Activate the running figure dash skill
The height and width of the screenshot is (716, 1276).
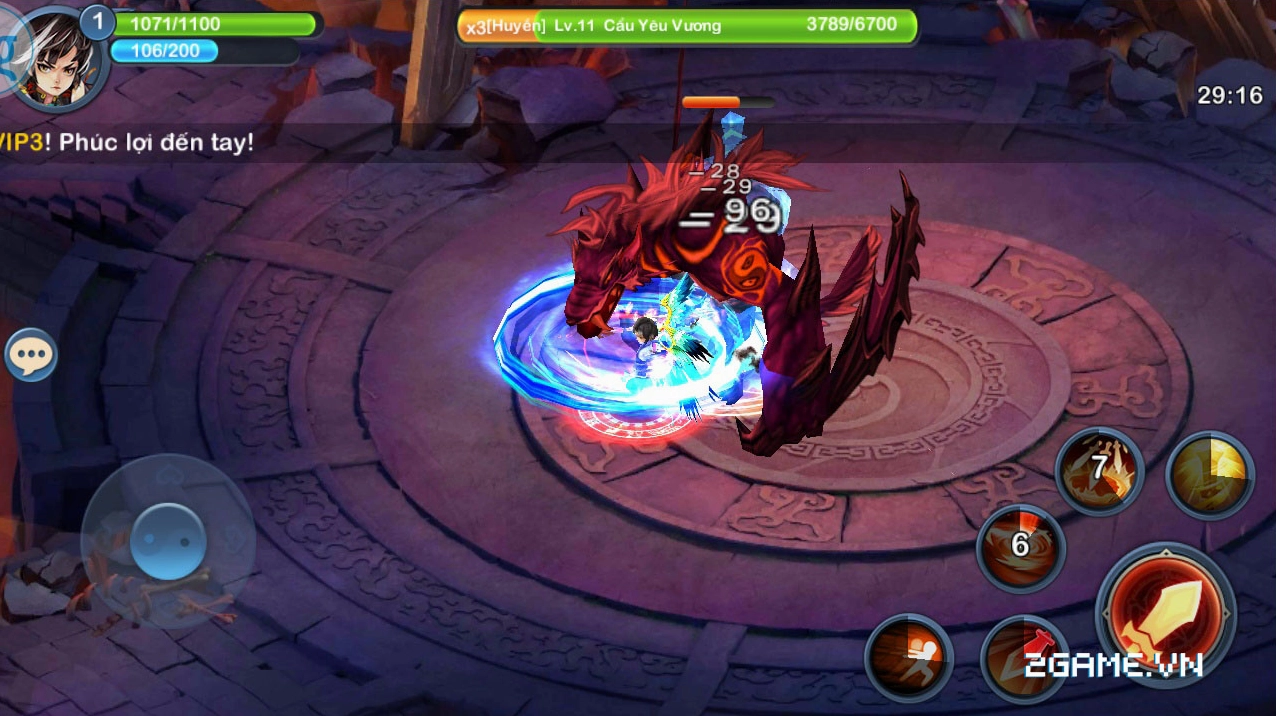click(908, 656)
